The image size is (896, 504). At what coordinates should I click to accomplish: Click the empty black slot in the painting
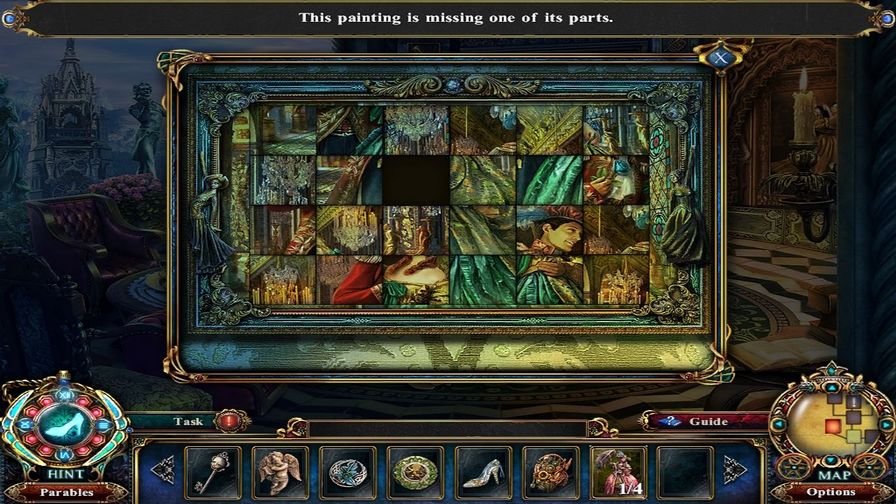coord(416,180)
